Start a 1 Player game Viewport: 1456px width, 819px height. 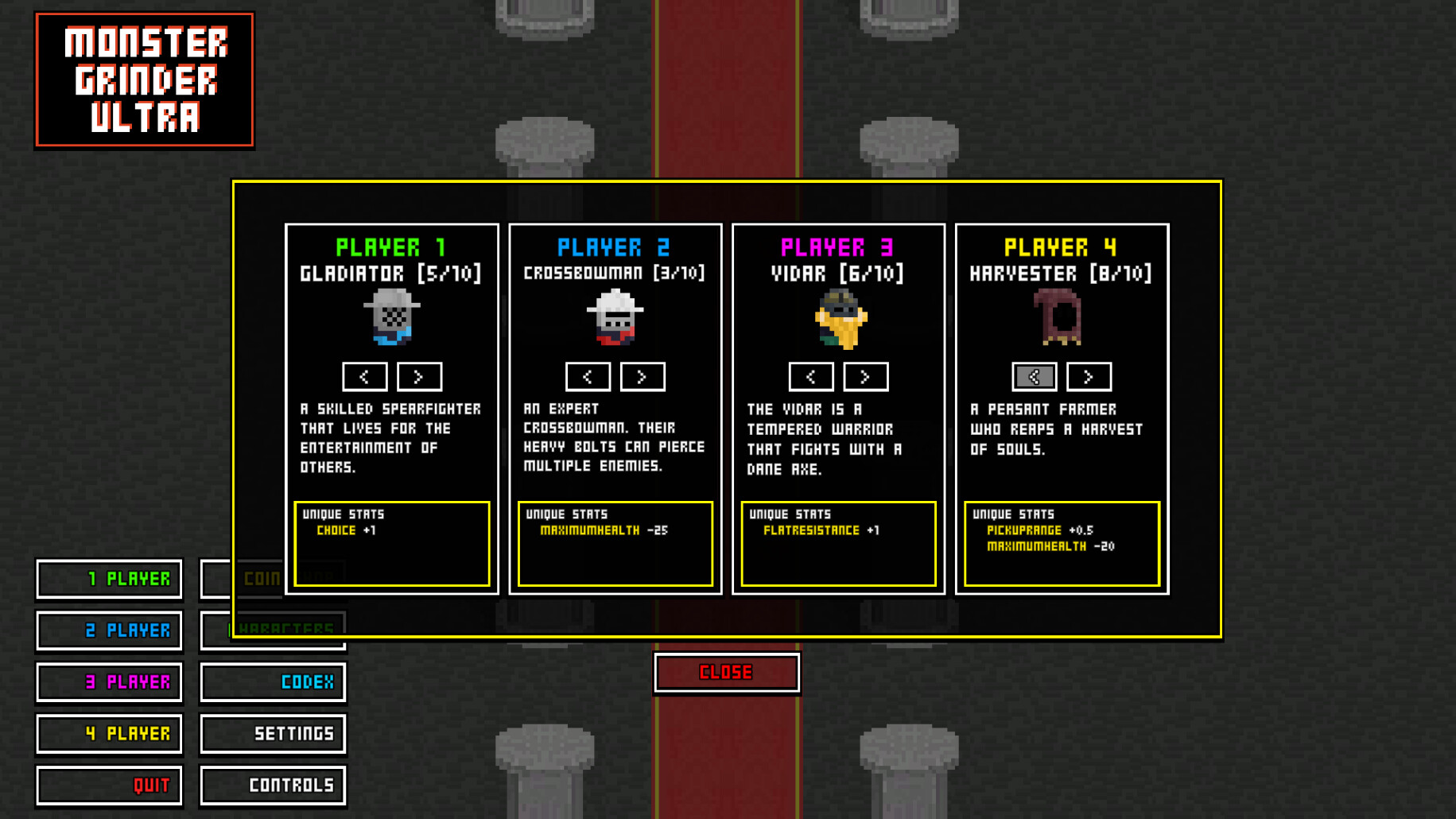point(109,579)
